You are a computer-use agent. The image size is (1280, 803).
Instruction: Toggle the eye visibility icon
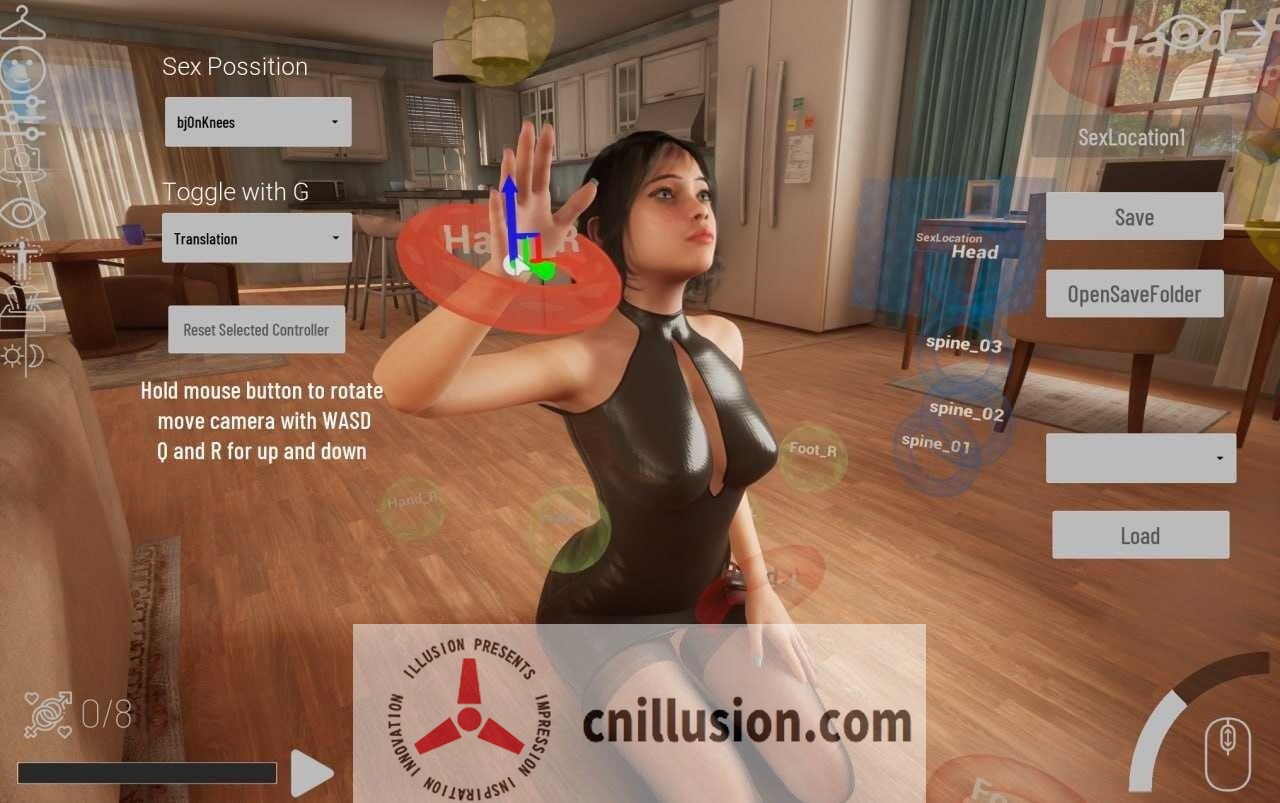22,211
